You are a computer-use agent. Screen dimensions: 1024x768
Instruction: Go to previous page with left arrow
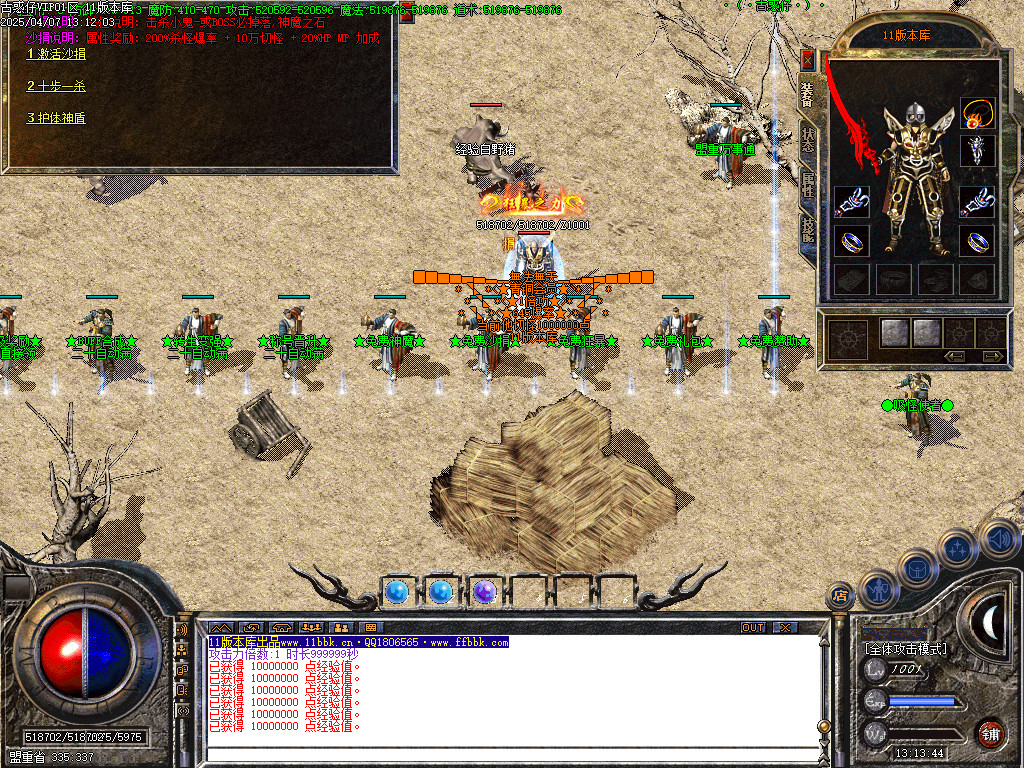click(x=955, y=355)
